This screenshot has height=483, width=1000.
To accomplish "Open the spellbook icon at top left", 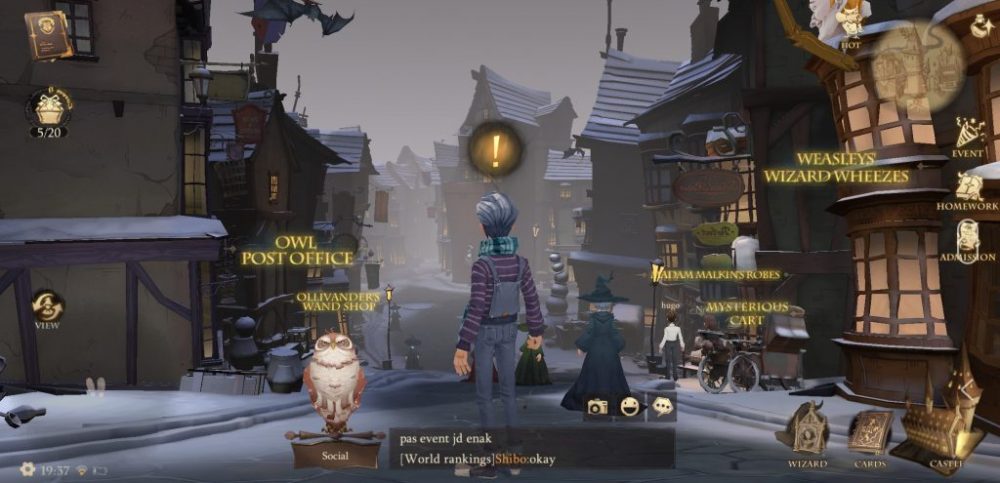I will 48,34.
